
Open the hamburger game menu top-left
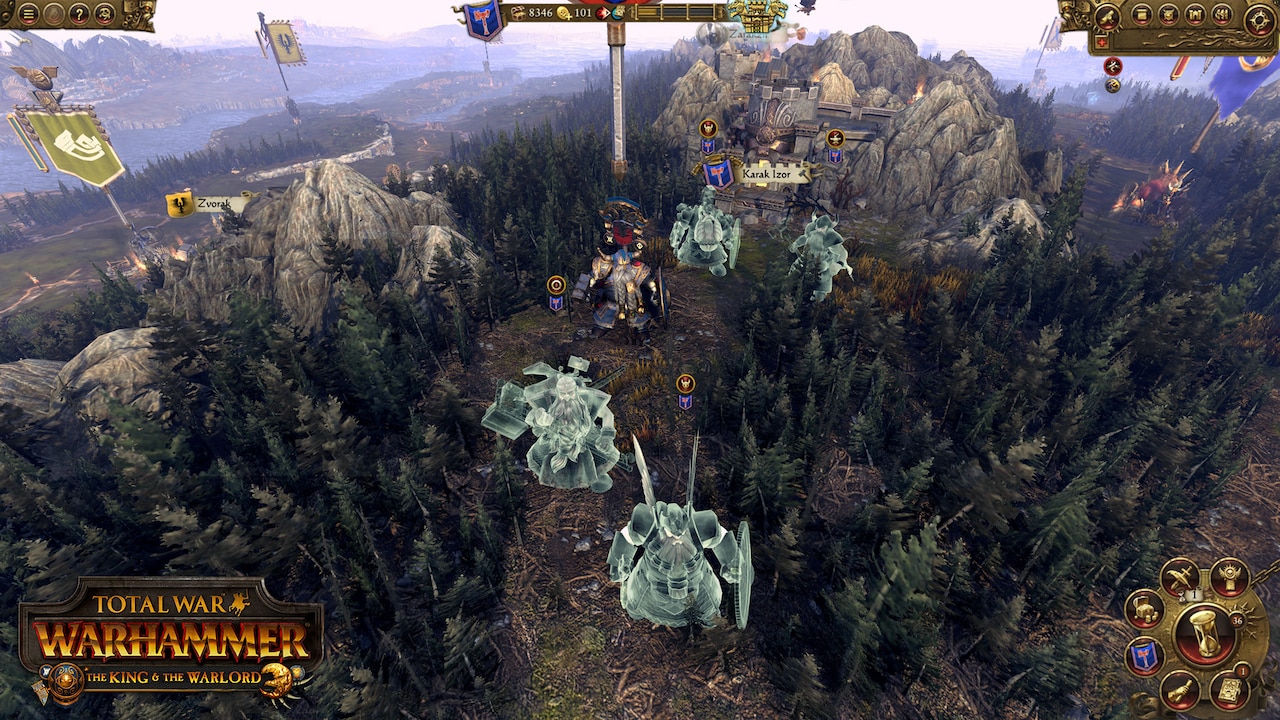pyautogui.click(x=29, y=14)
